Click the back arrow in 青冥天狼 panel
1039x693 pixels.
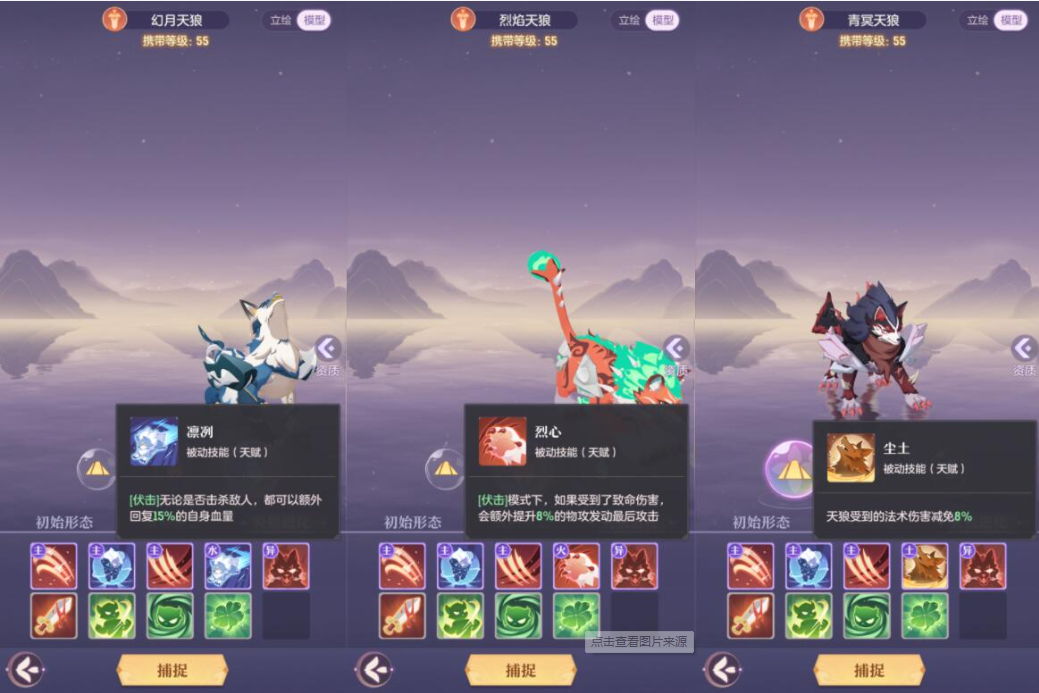(x=722, y=669)
